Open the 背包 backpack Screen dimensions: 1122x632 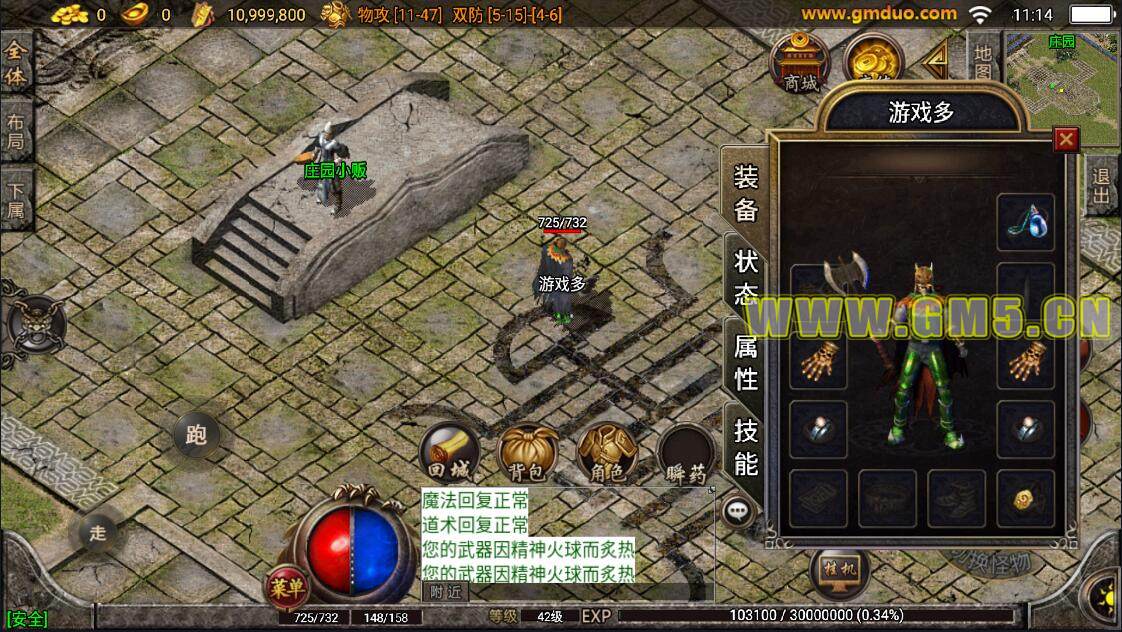pos(528,453)
